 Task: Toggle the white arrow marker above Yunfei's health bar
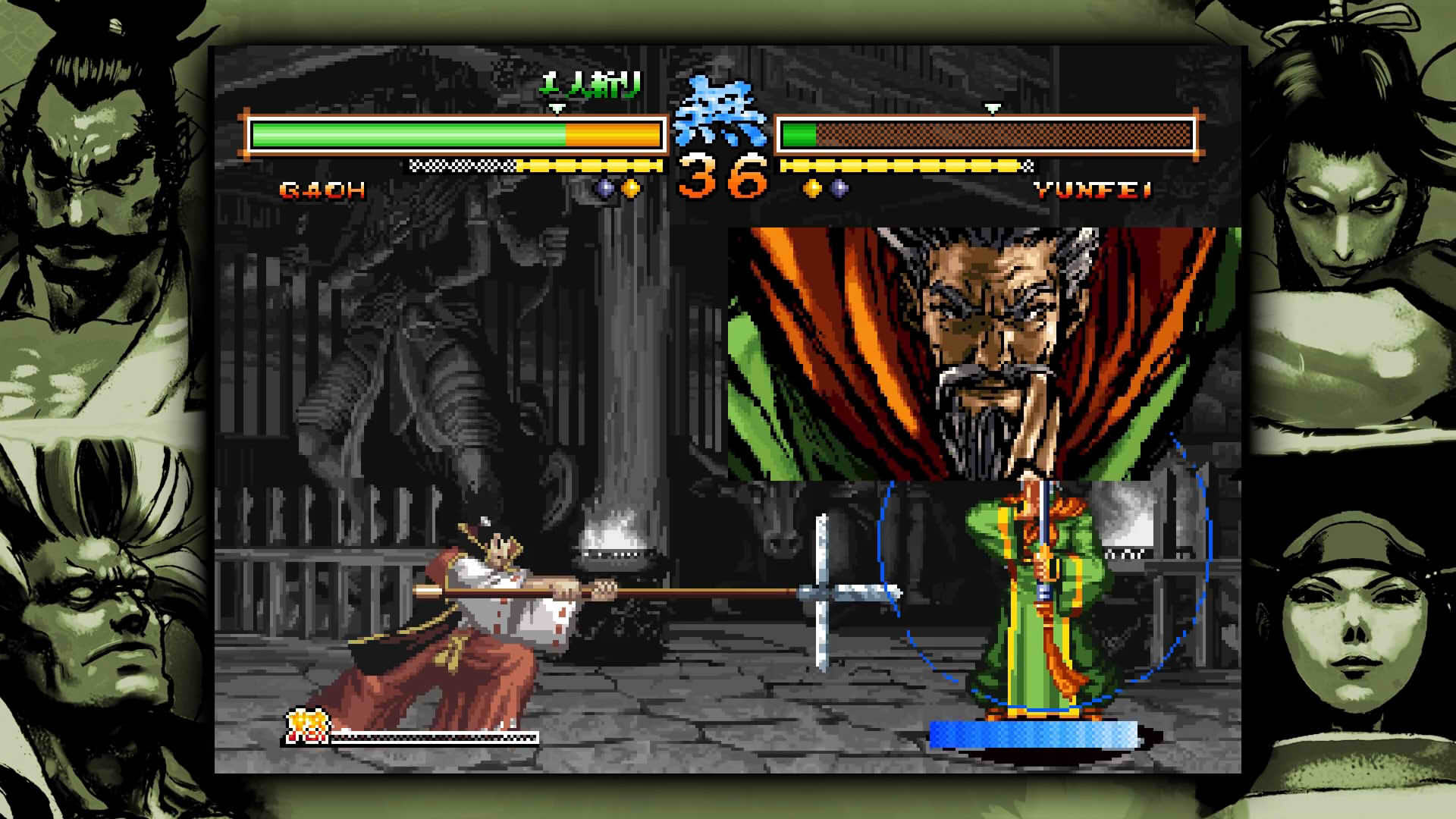[x=991, y=108]
